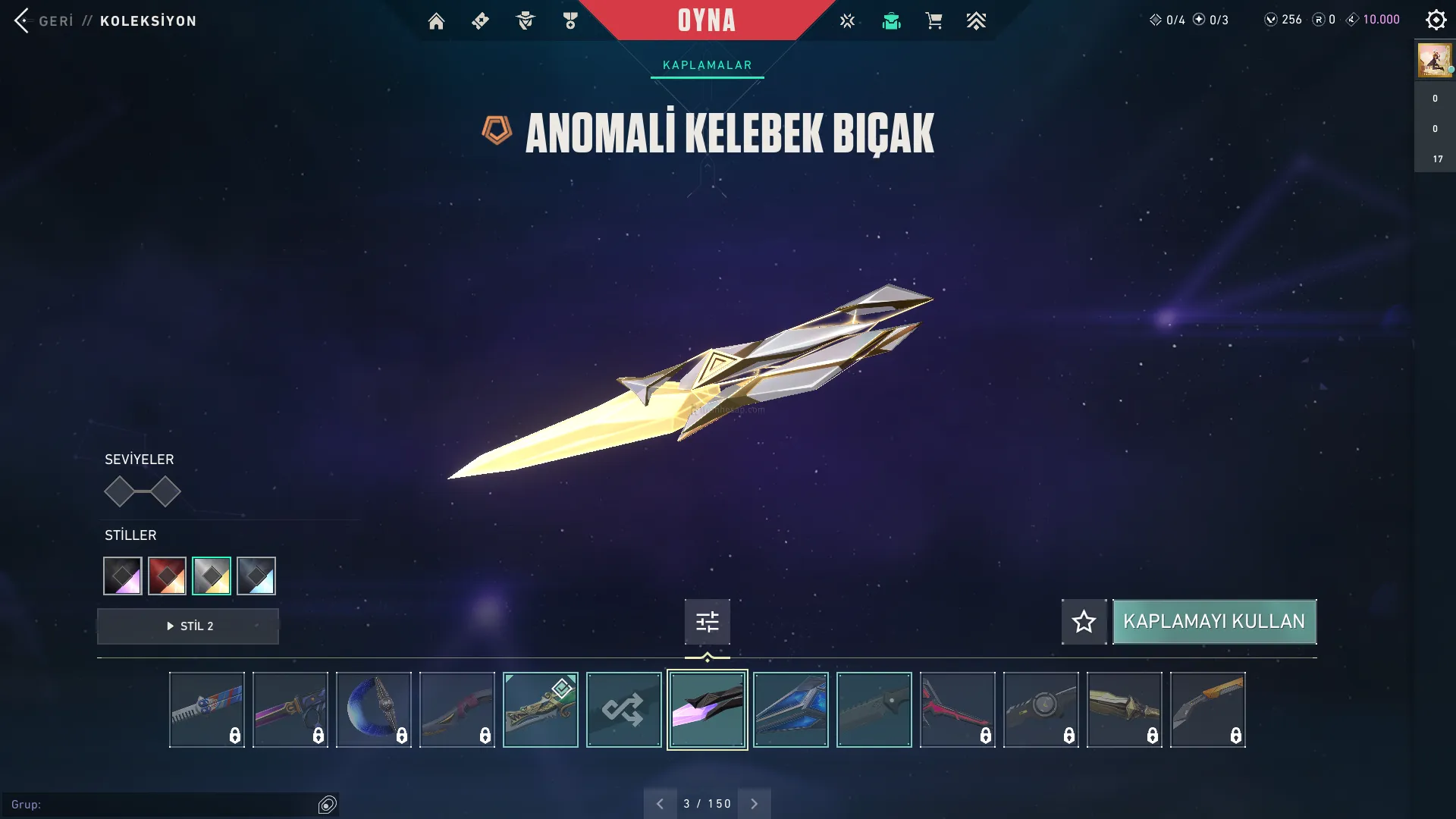Open the player profile avatar
This screenshot has height=819, width=1456.
[1434, 60]
